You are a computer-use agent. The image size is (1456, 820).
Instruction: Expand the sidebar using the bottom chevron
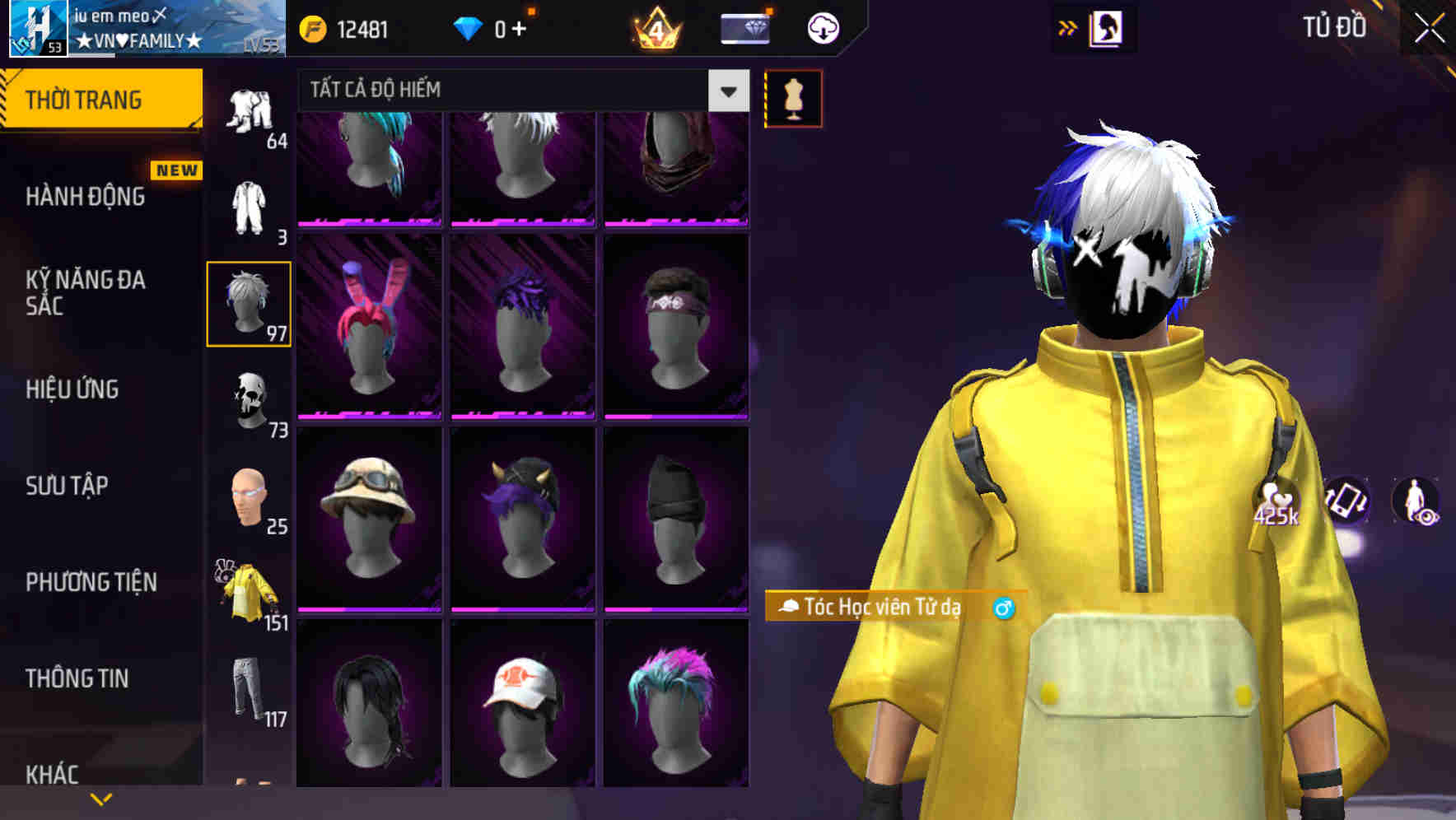click(x=101, y=797)
